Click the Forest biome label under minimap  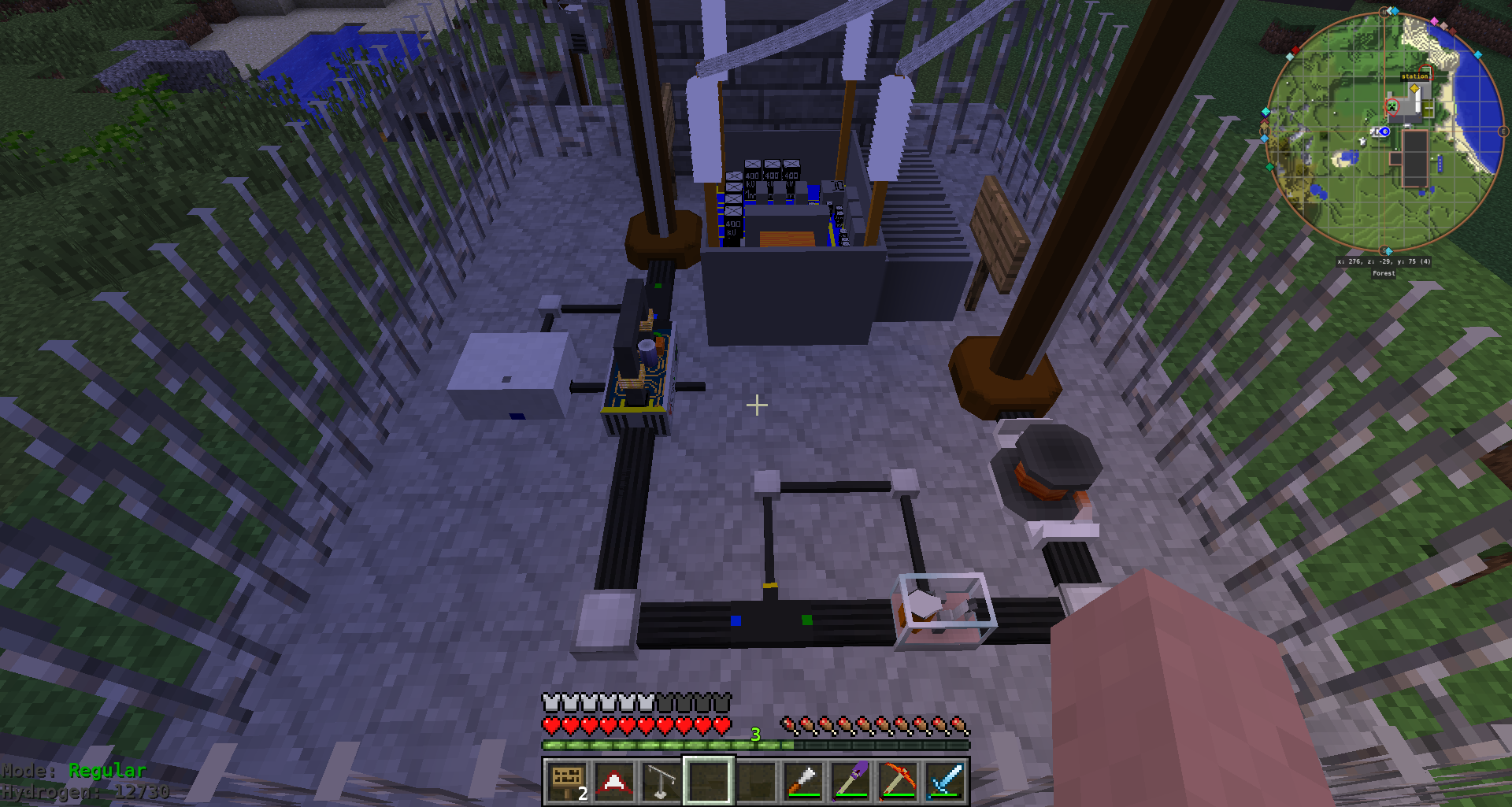[1384, 273]
